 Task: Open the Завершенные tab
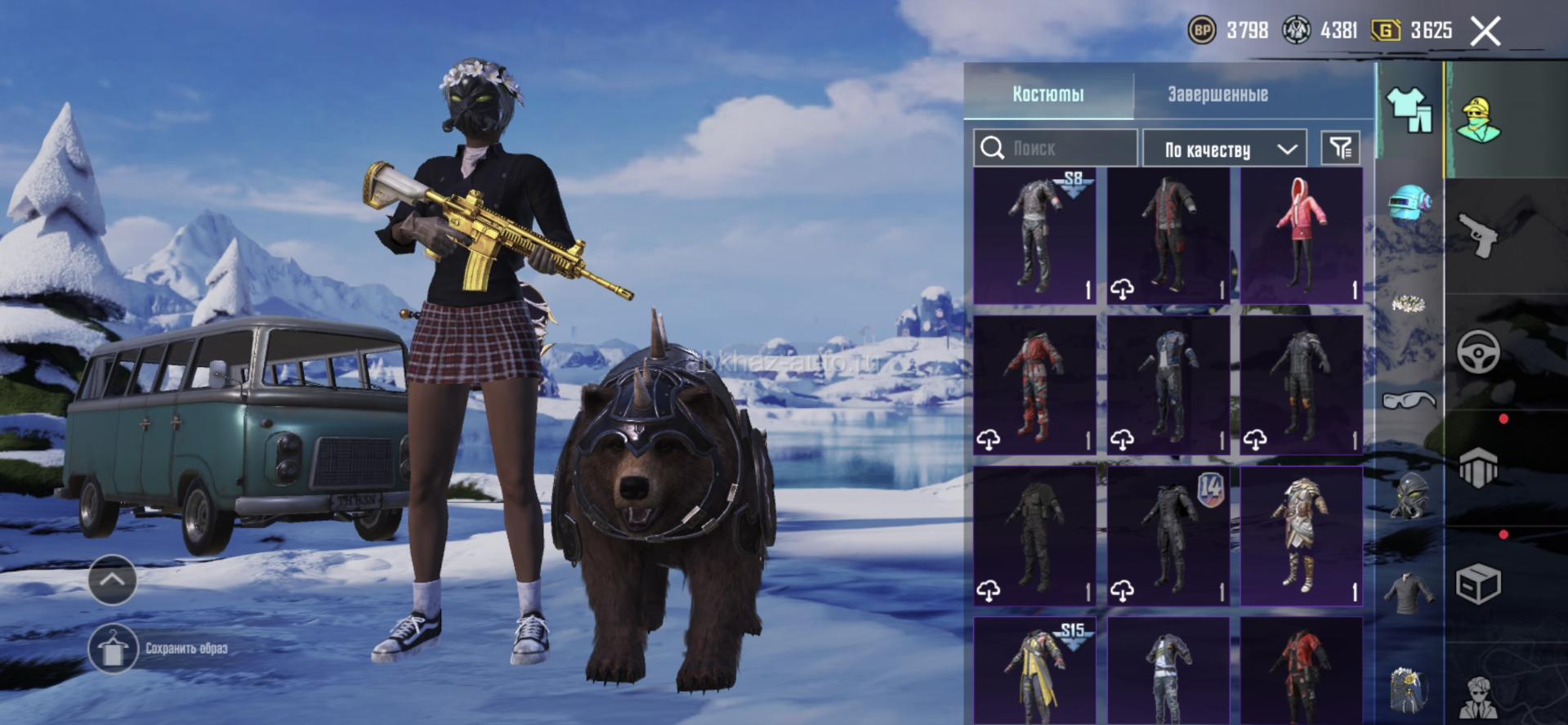[1217, 94]
